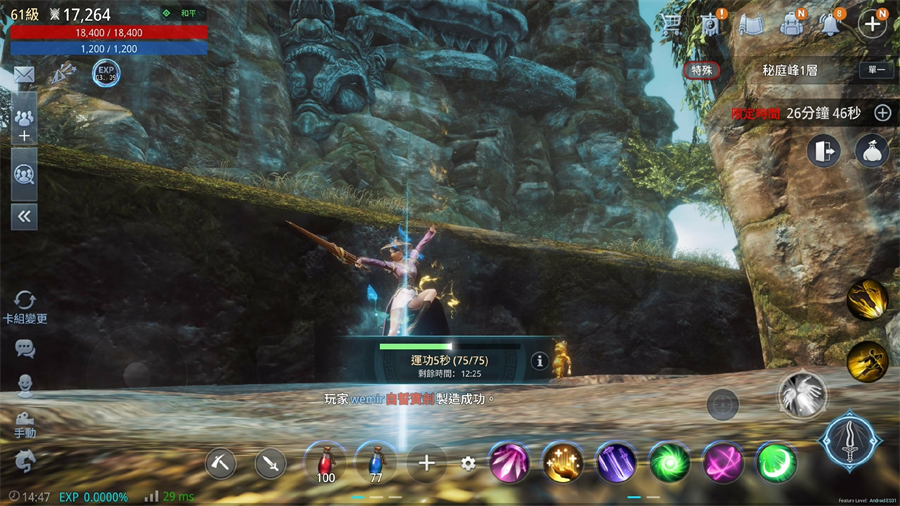Collapse the left panel with double arrow

(x=24, y=216)
